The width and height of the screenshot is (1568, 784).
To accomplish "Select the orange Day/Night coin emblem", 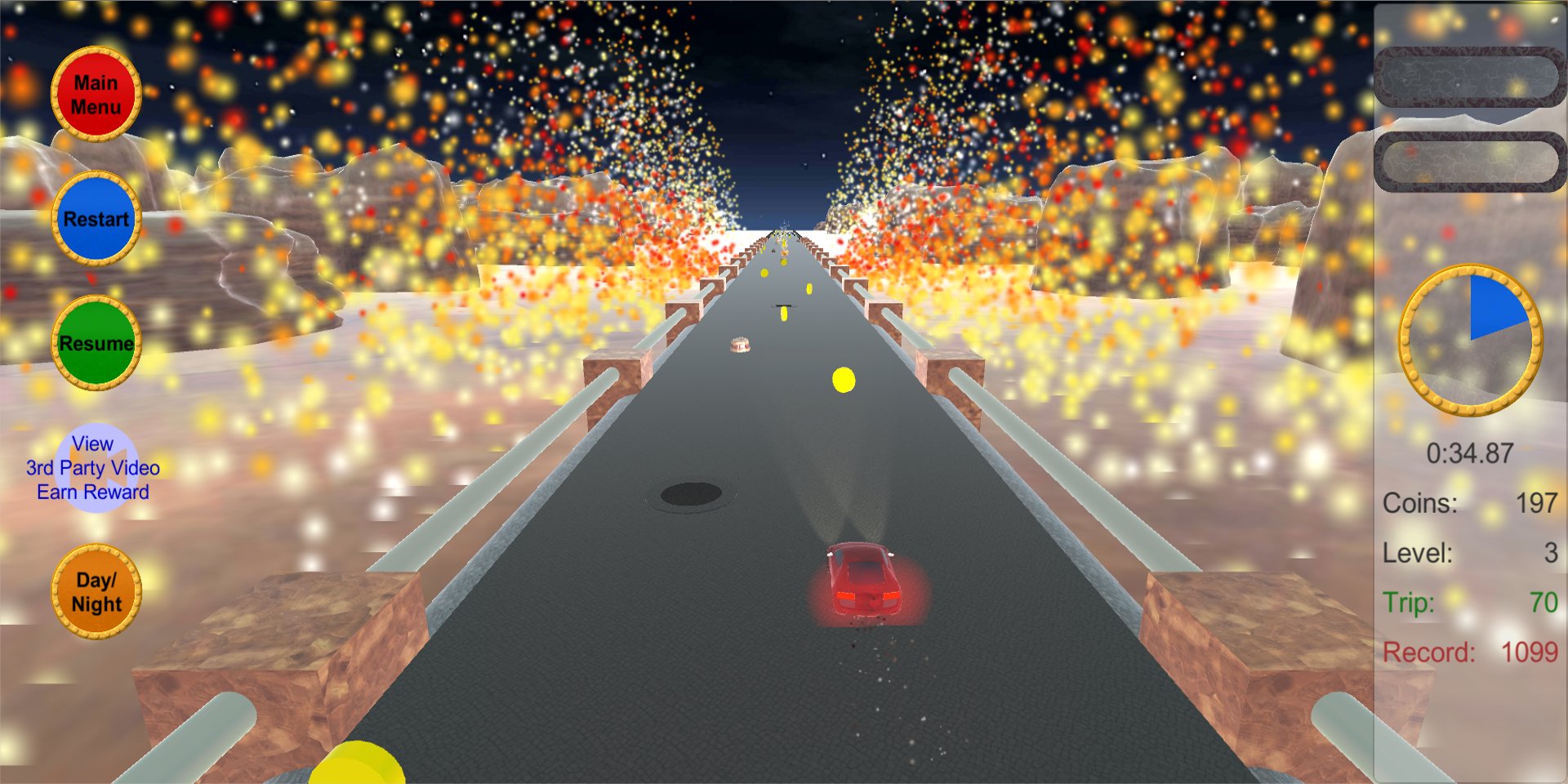I will coord(95,594).
